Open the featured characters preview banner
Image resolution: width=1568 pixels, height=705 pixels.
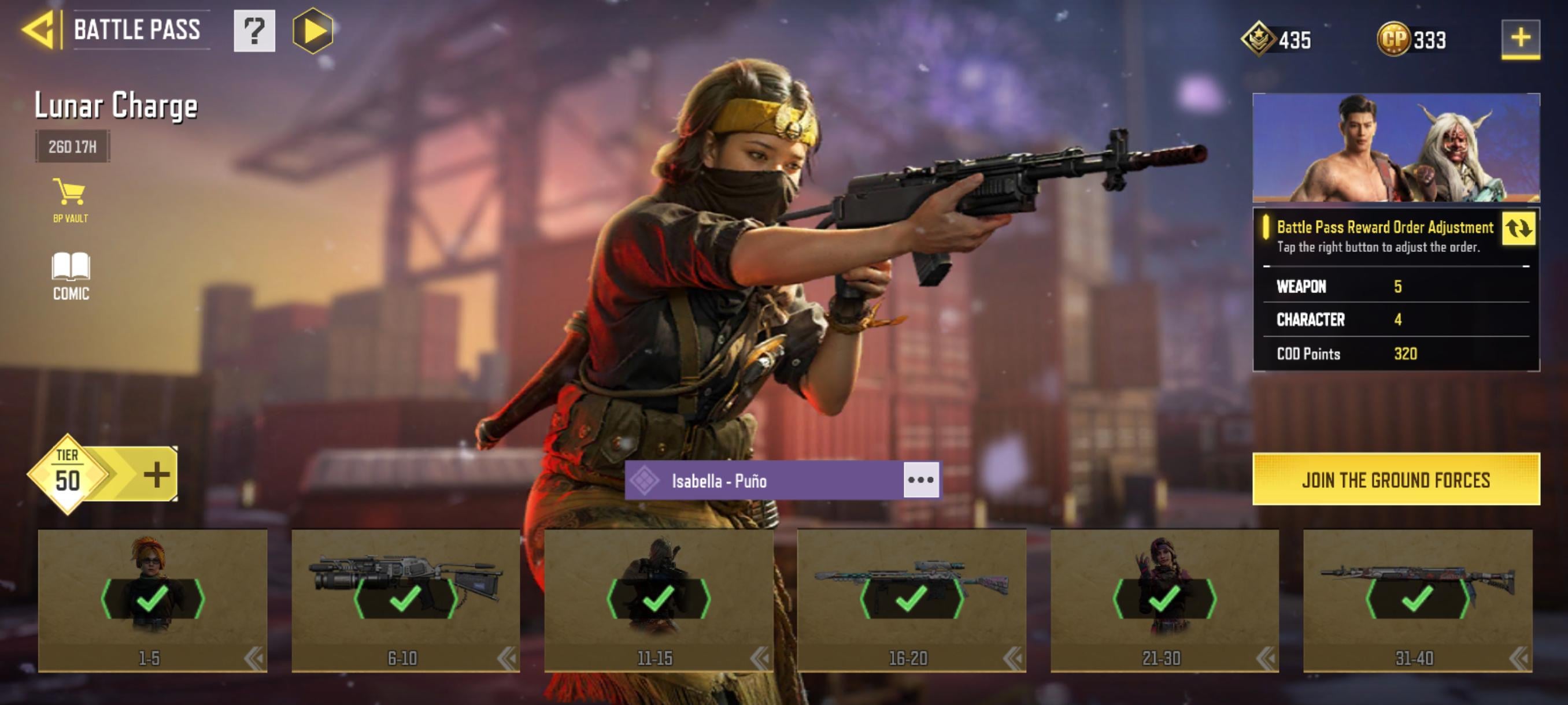1396,148
